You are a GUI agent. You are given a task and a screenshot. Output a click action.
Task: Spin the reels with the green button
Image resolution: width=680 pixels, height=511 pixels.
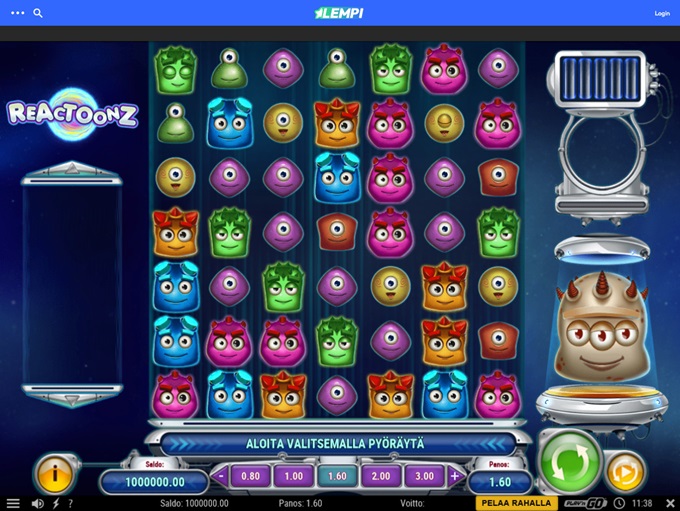pos(570,463)
